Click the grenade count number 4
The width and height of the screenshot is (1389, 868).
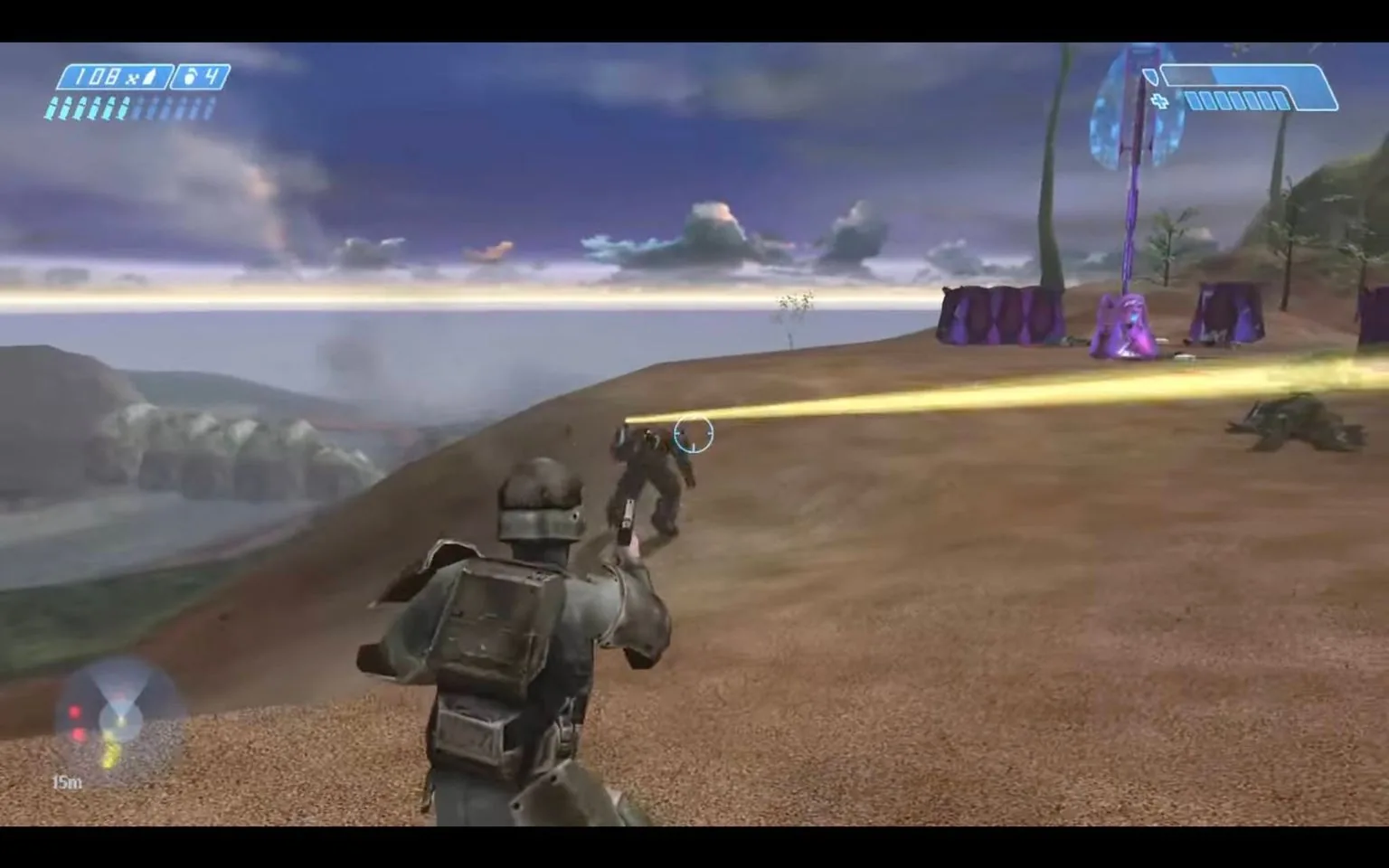(x=212, y=75)
